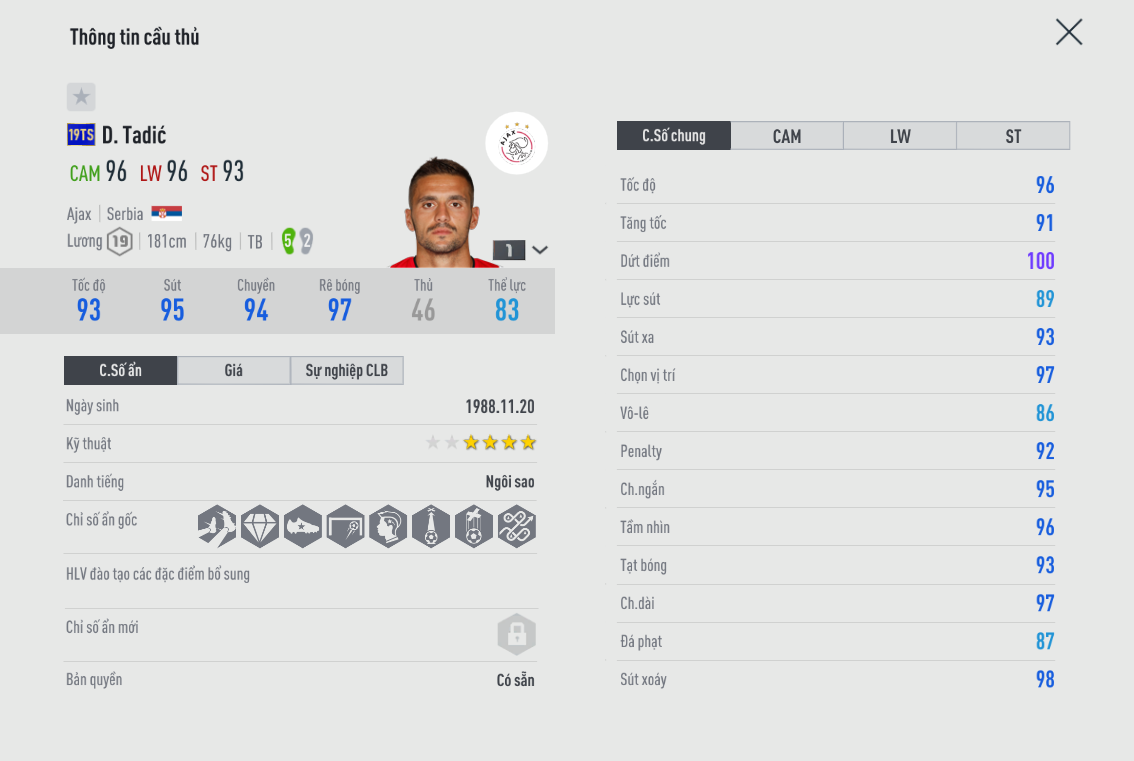Inspect the football boot trait icon

tap(303, 526)
